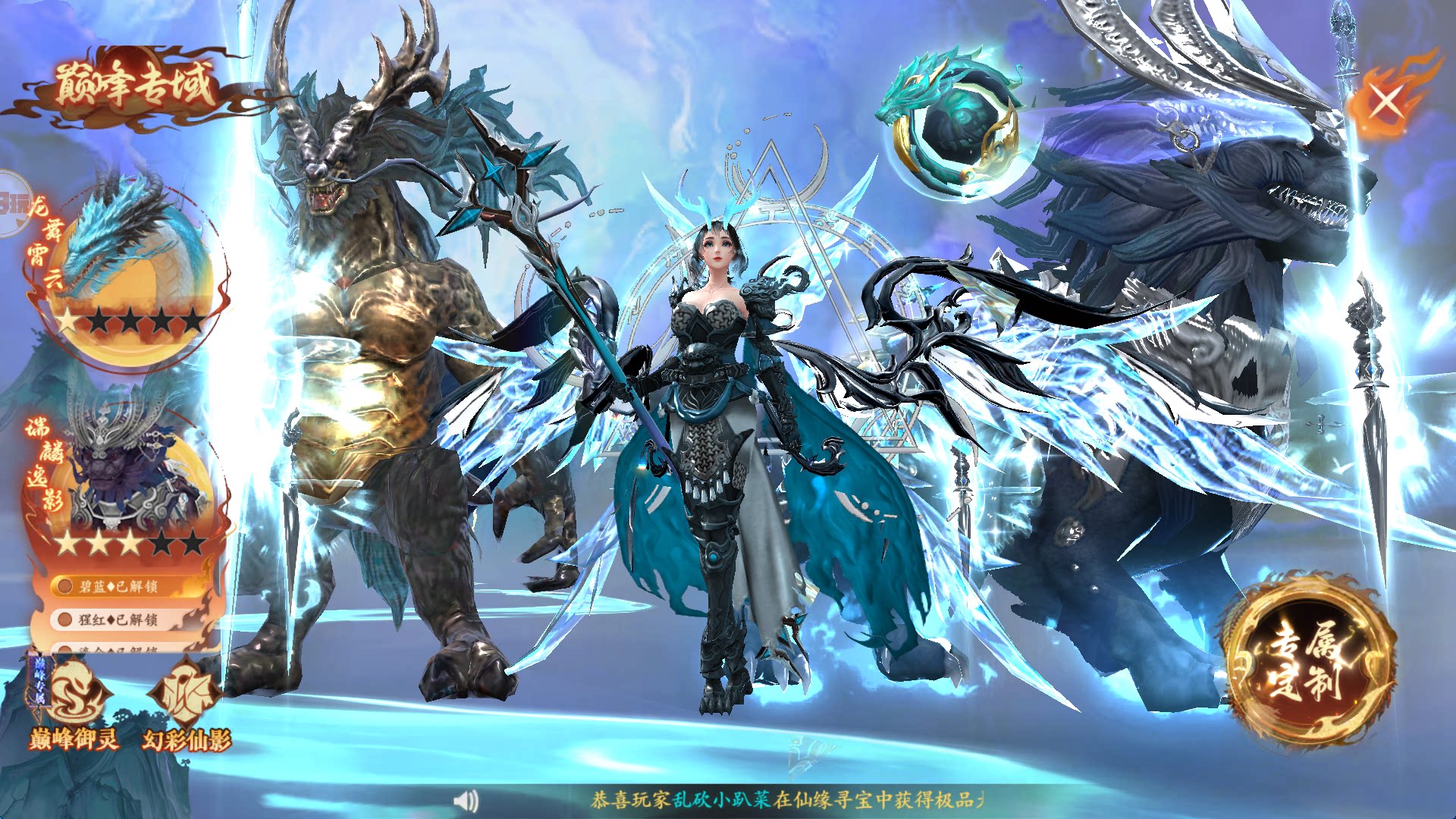Image resolution: width=1456 pixels, height=819 pixels.
Task: Open the 专属定制 customization button
Action: tap(1310, 660)
